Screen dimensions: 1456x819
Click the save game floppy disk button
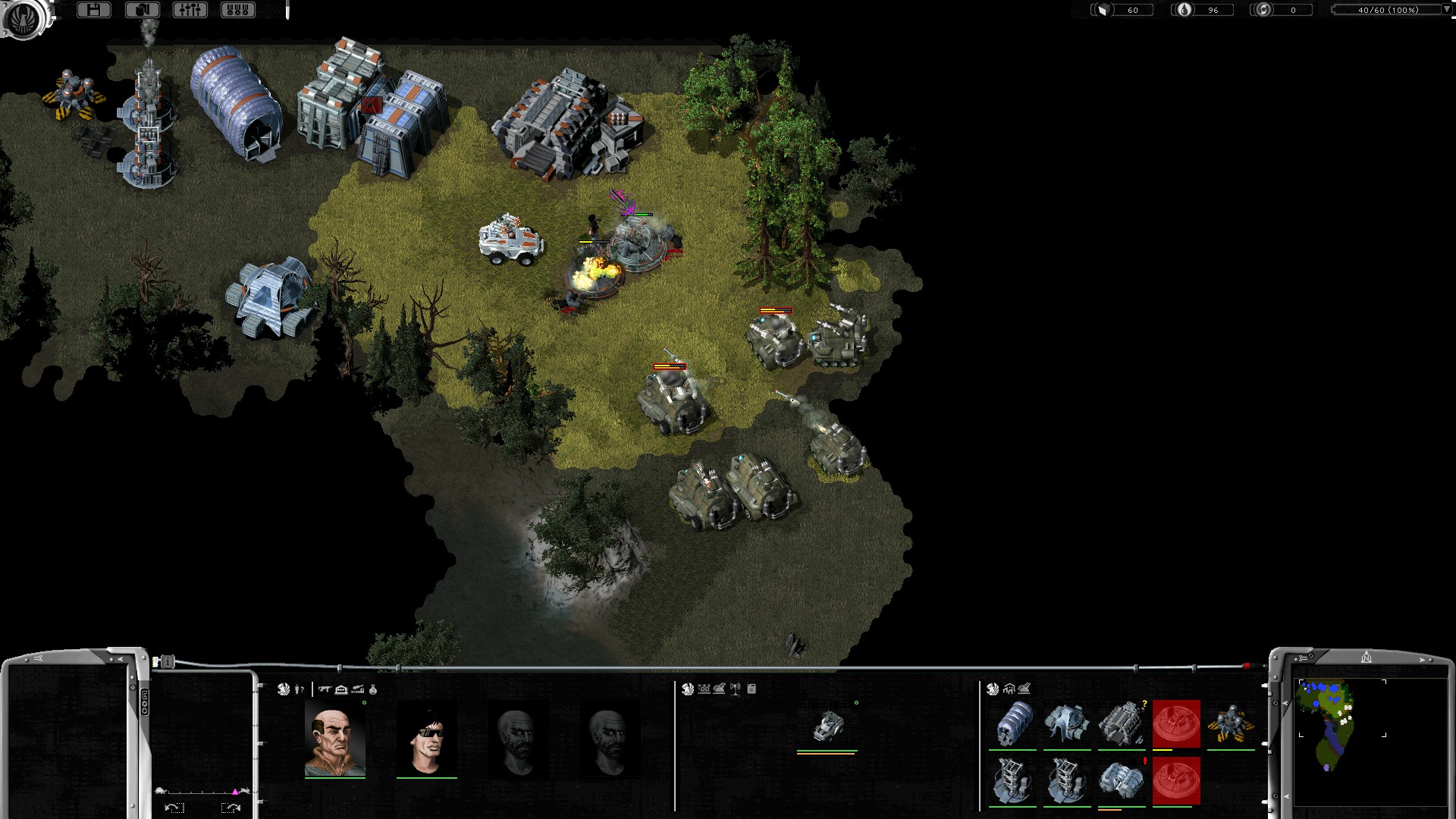(94, 10)
